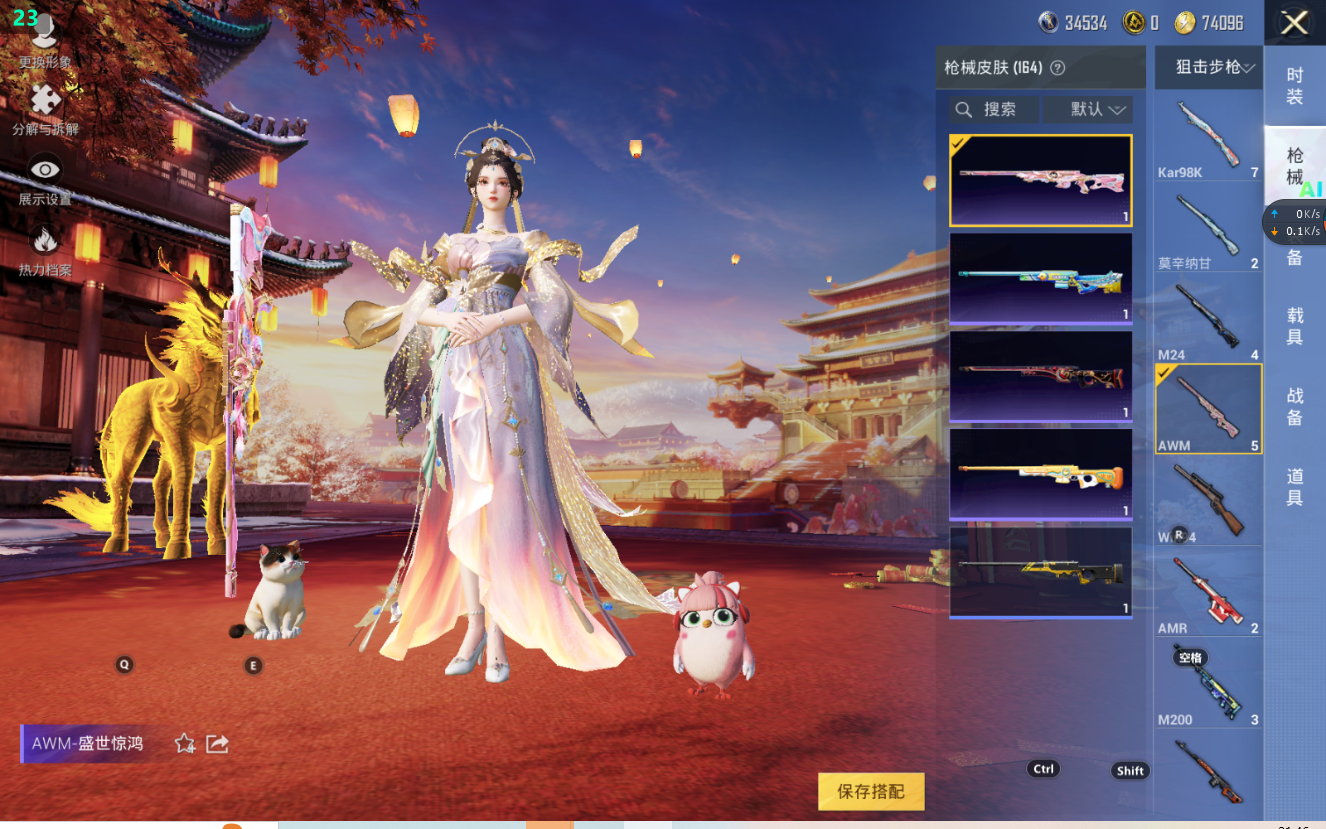Click the 搜索 skin search field
This screenshot has width=1326, height=829.
click(x=993, y=109)
